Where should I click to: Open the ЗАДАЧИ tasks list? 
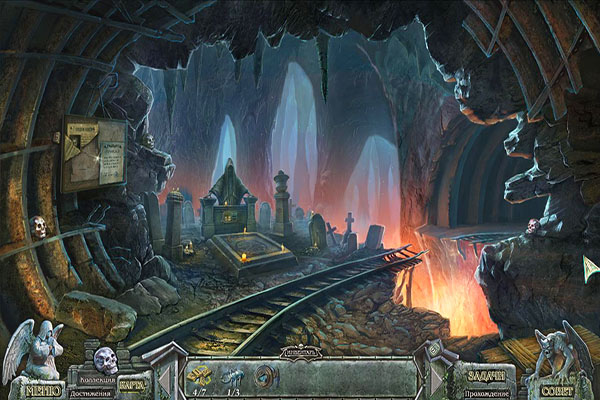[487, 379]
